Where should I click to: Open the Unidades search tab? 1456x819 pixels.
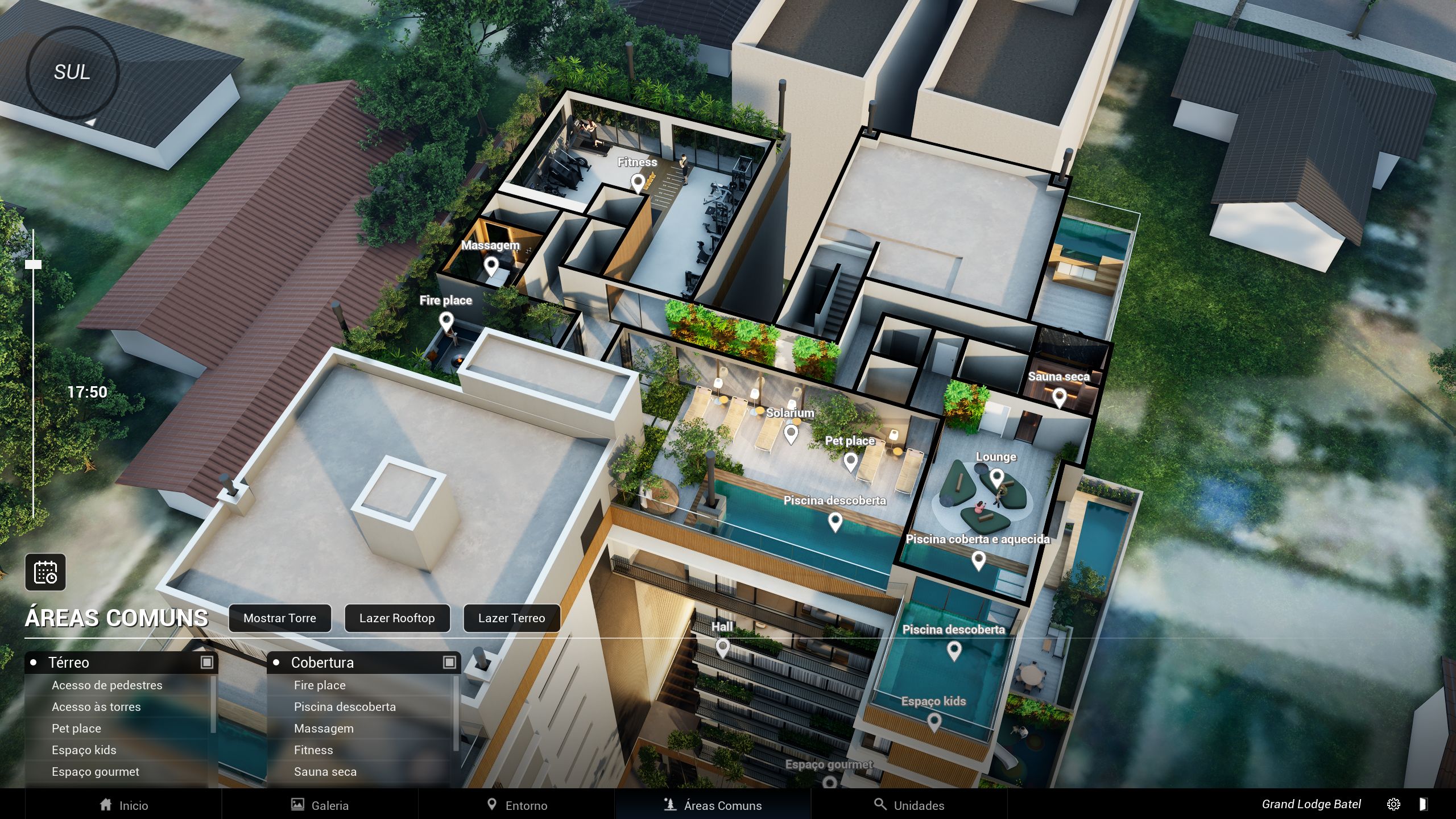tap(909, 805)
